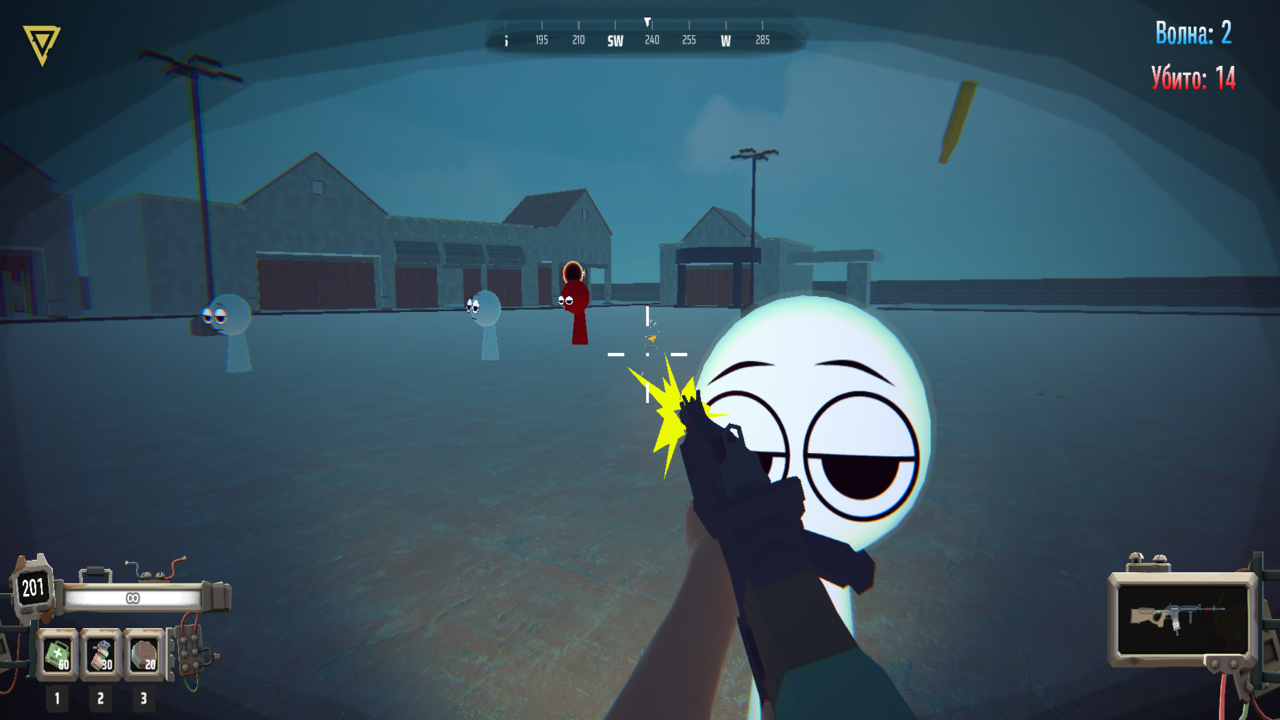
Task: Click the SW marker on the compass
Action: (614, 42)
